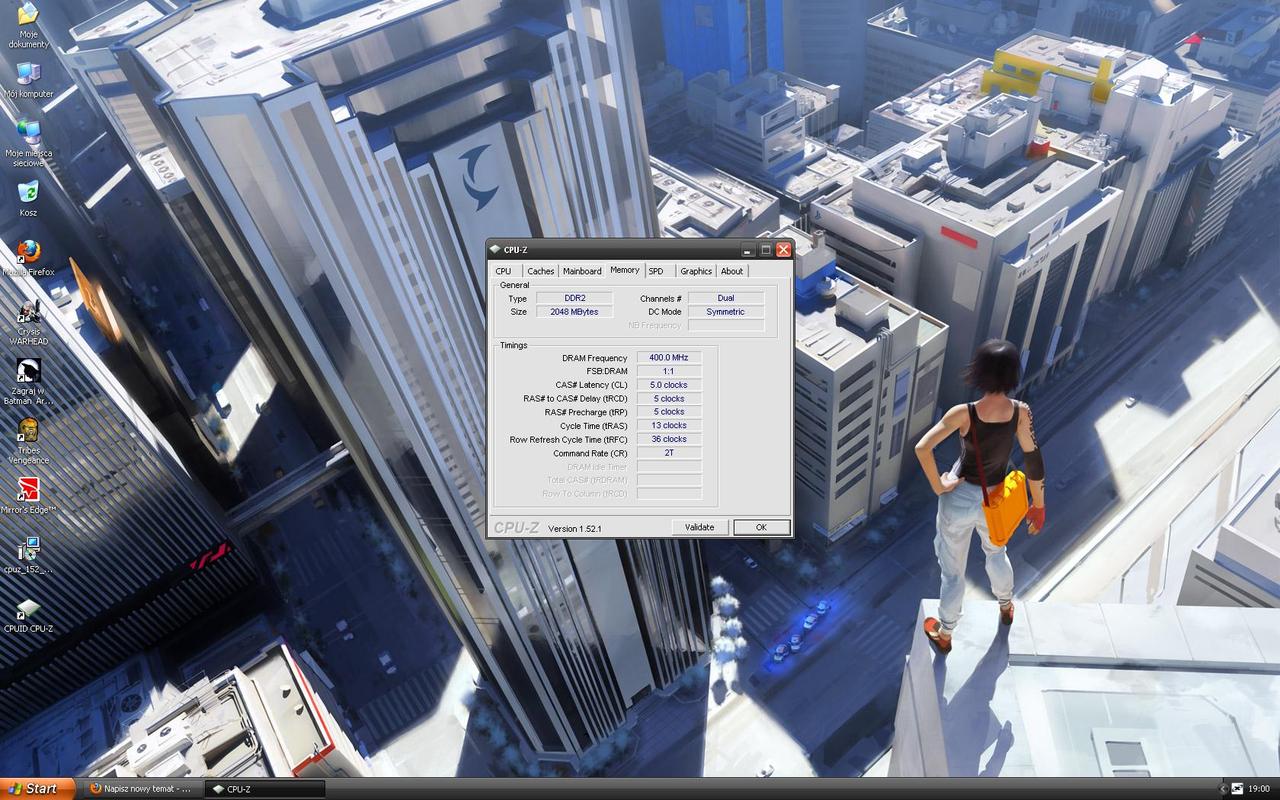Screen dimensions: 1280x800
Task: Close the CPU-Z window
Action: point(783,249)
